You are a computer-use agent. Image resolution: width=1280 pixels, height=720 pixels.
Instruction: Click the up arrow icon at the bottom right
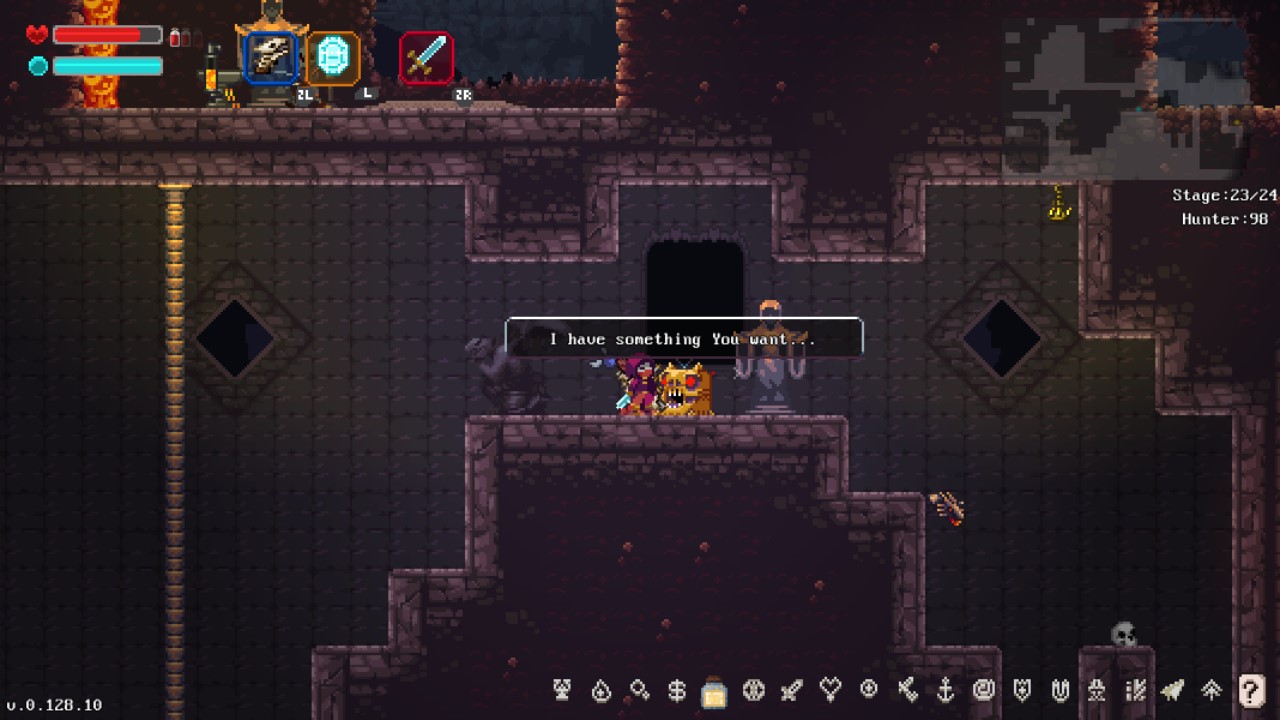pos(1210,690)
